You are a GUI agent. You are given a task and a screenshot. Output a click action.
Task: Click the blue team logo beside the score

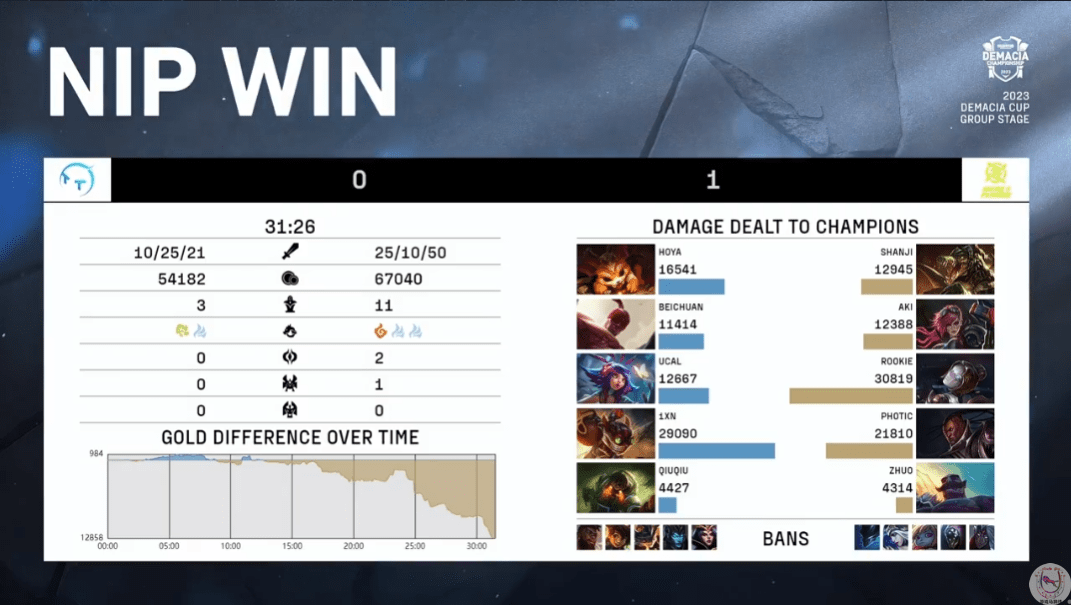77,180
